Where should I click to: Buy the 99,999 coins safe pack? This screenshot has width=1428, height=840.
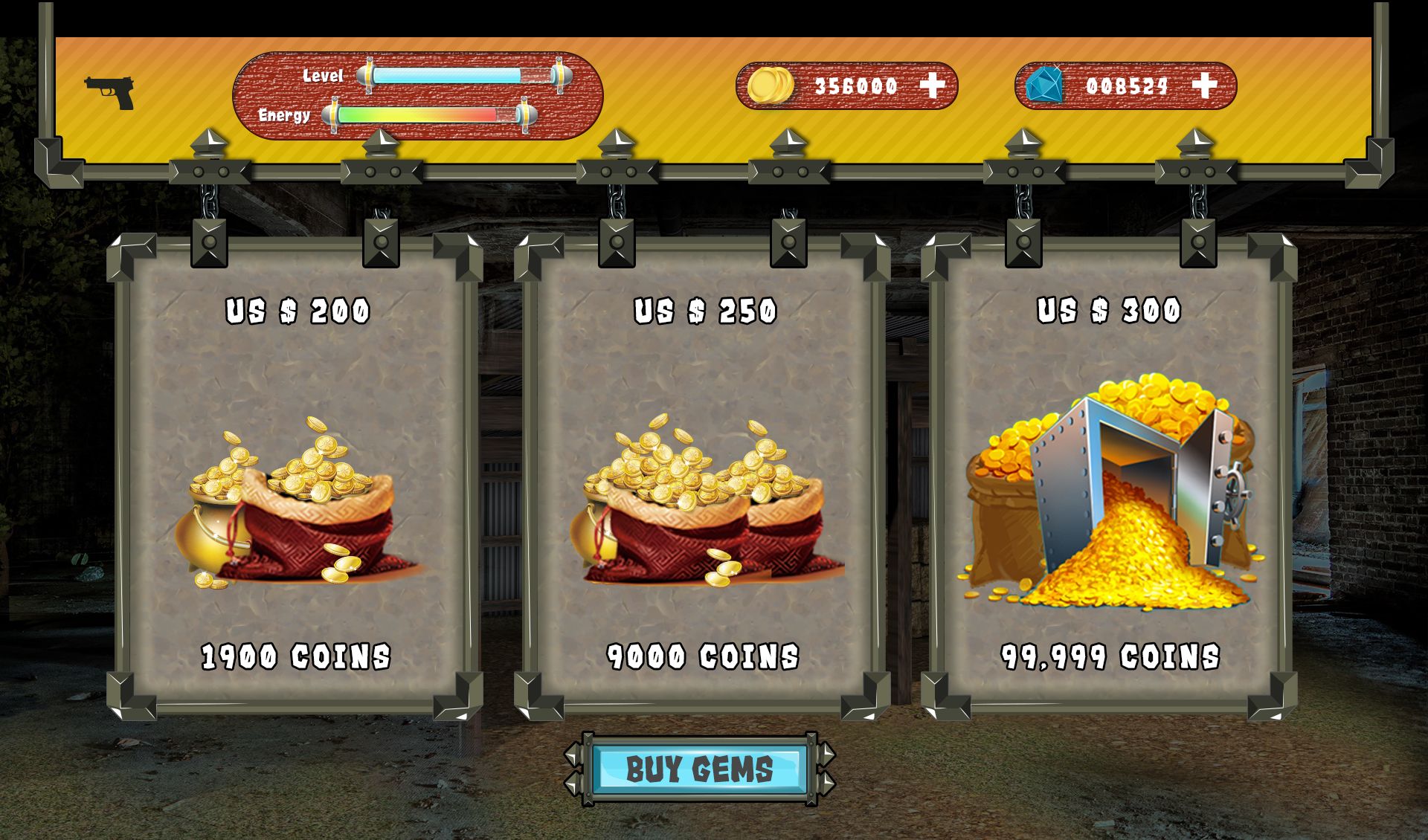[x=1109, y=483]
